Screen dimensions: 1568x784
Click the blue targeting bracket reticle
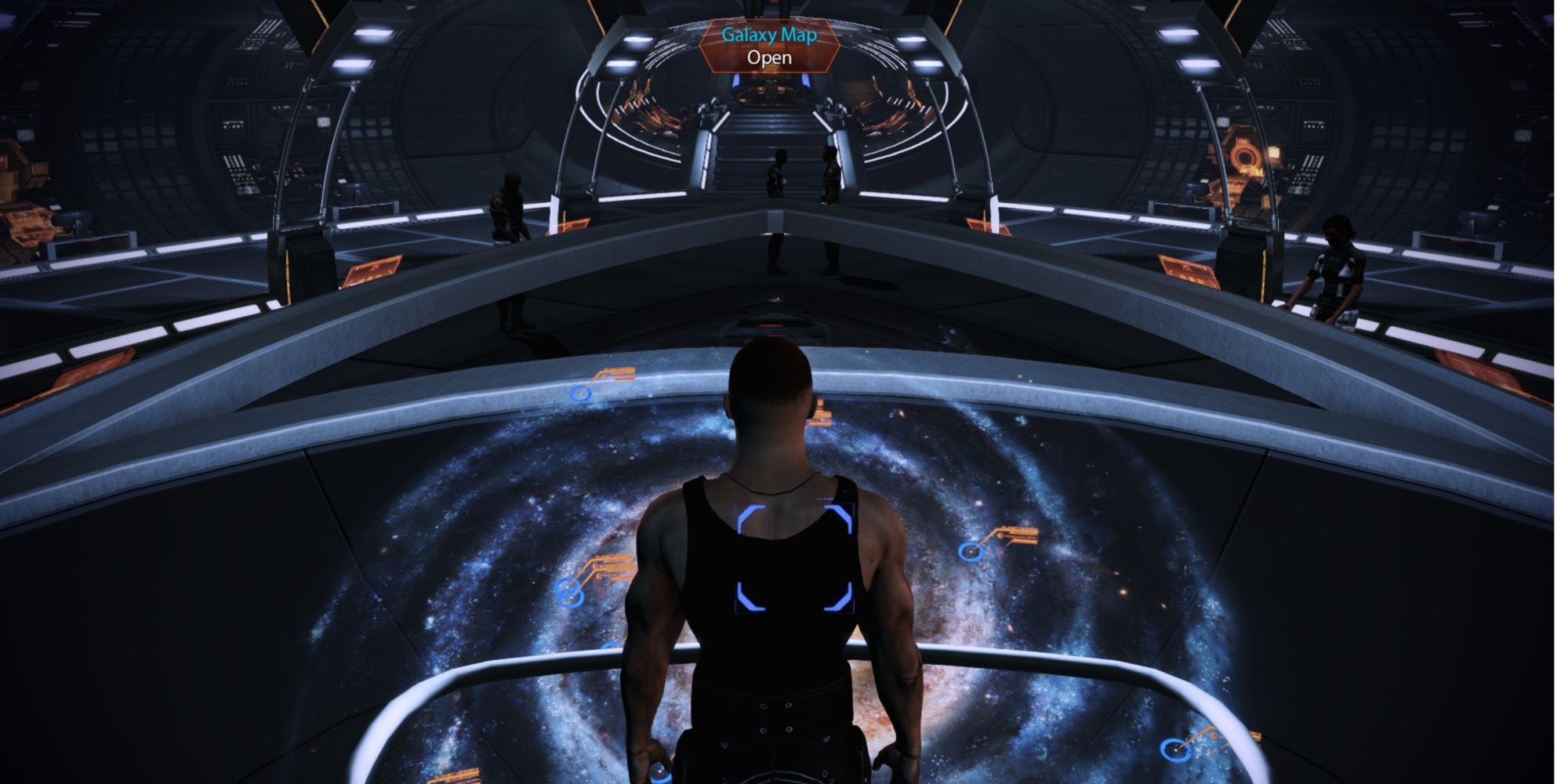(793, 557)
